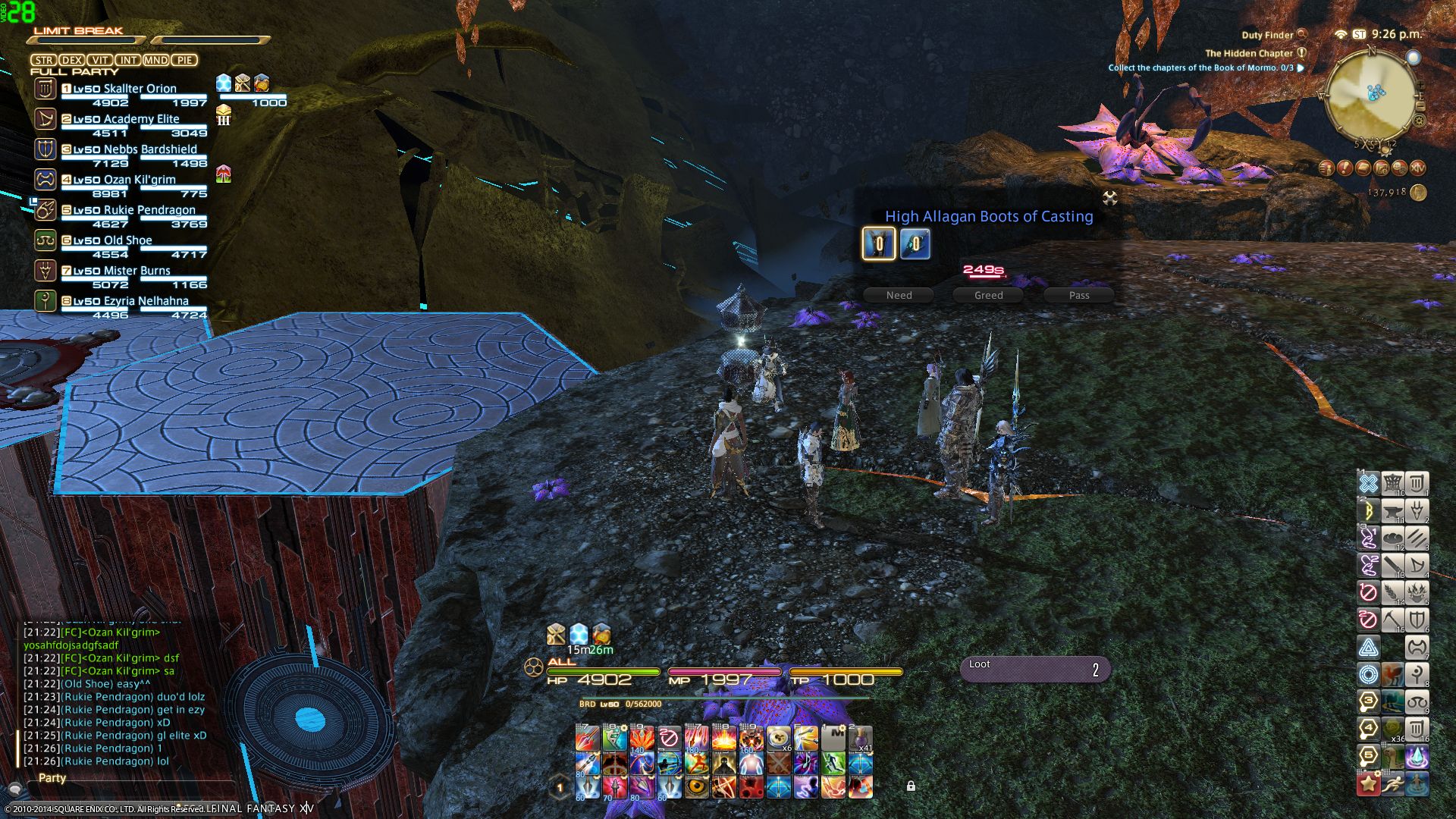The image size is (1456, 819).
Task: Pass on the High Allagan Boots
Action: click(1078, 295)
